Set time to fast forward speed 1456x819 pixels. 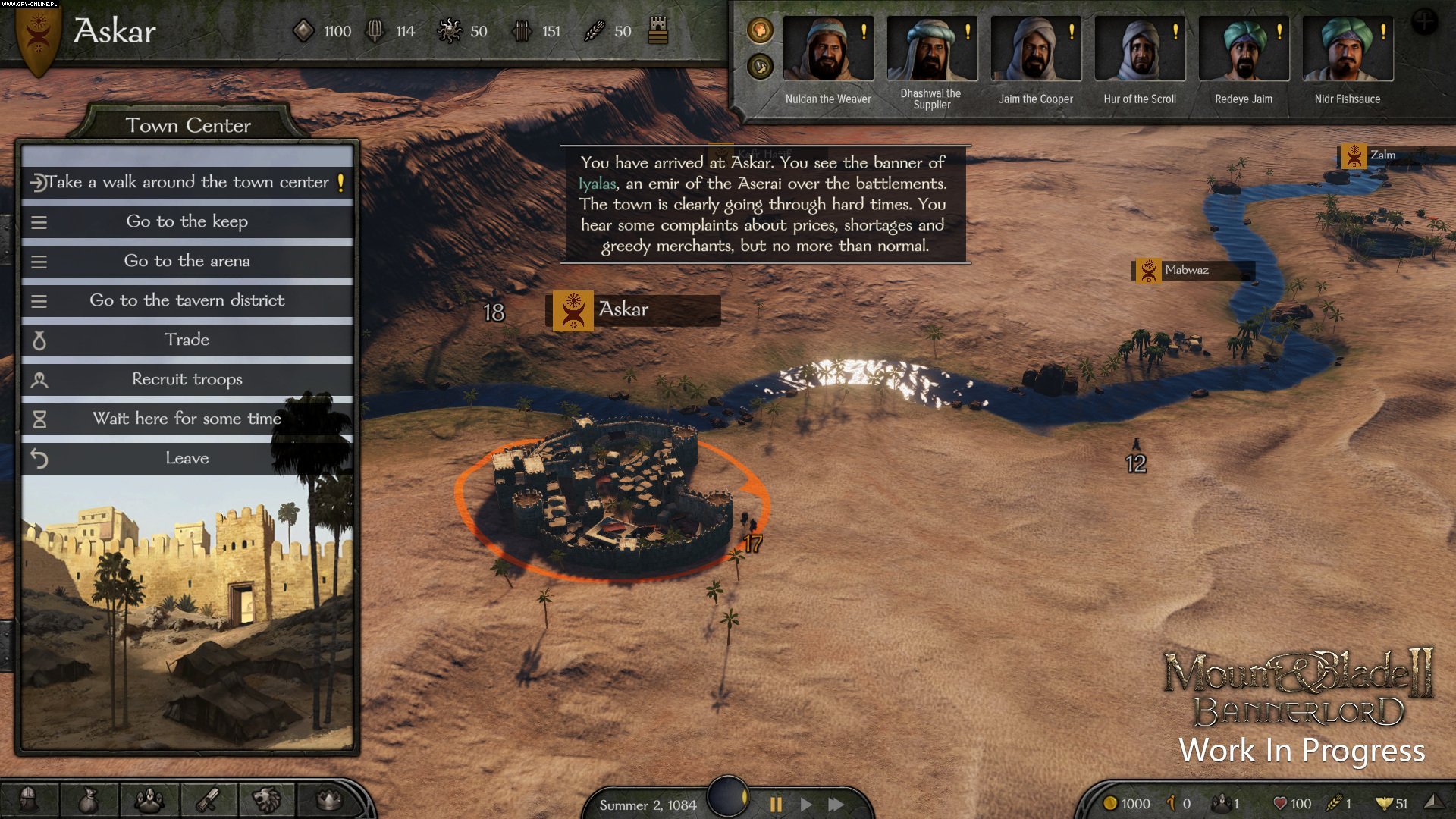point(836,804)
